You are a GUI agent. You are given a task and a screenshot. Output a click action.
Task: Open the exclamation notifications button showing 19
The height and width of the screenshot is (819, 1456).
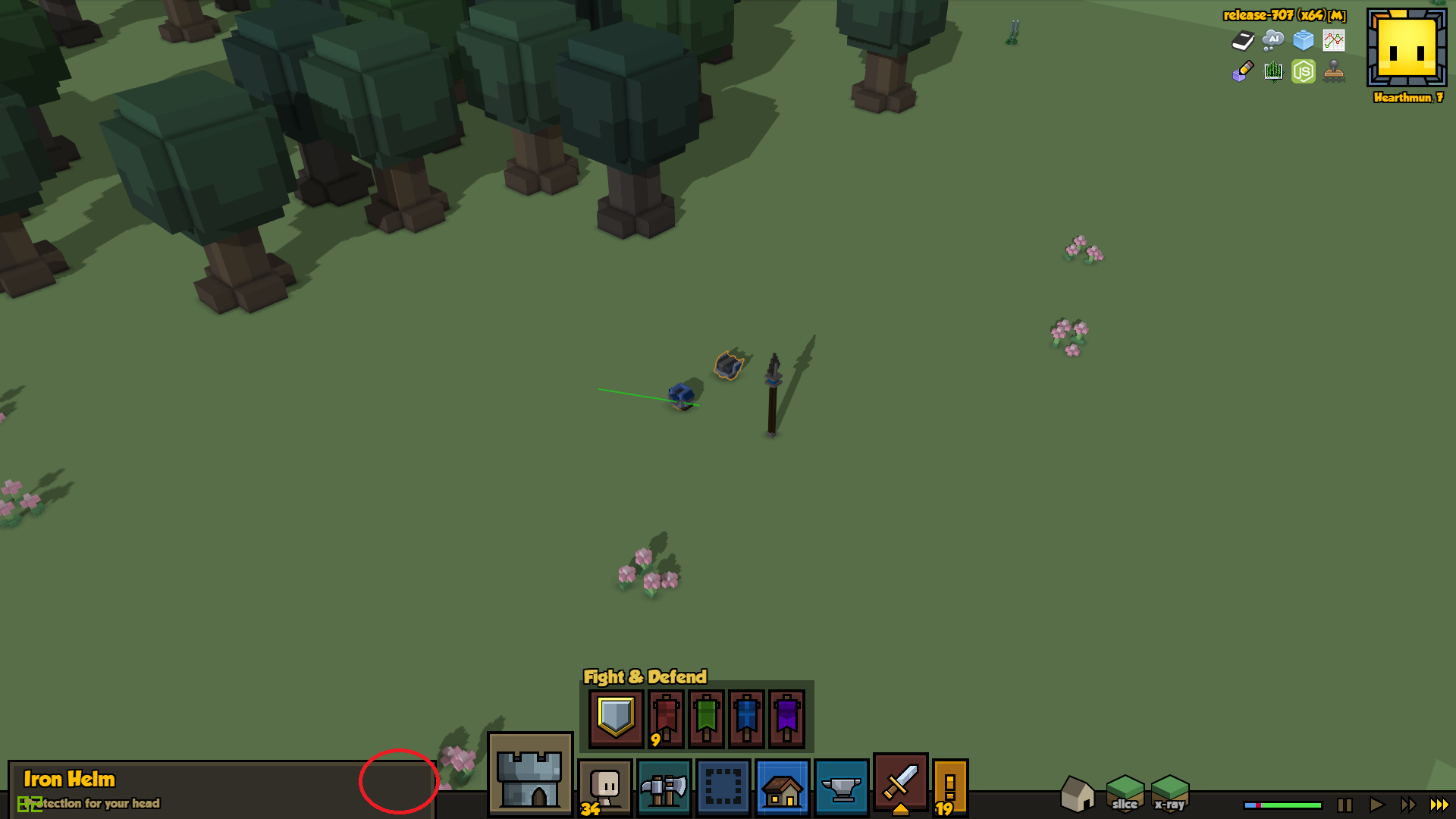(949, 787)
